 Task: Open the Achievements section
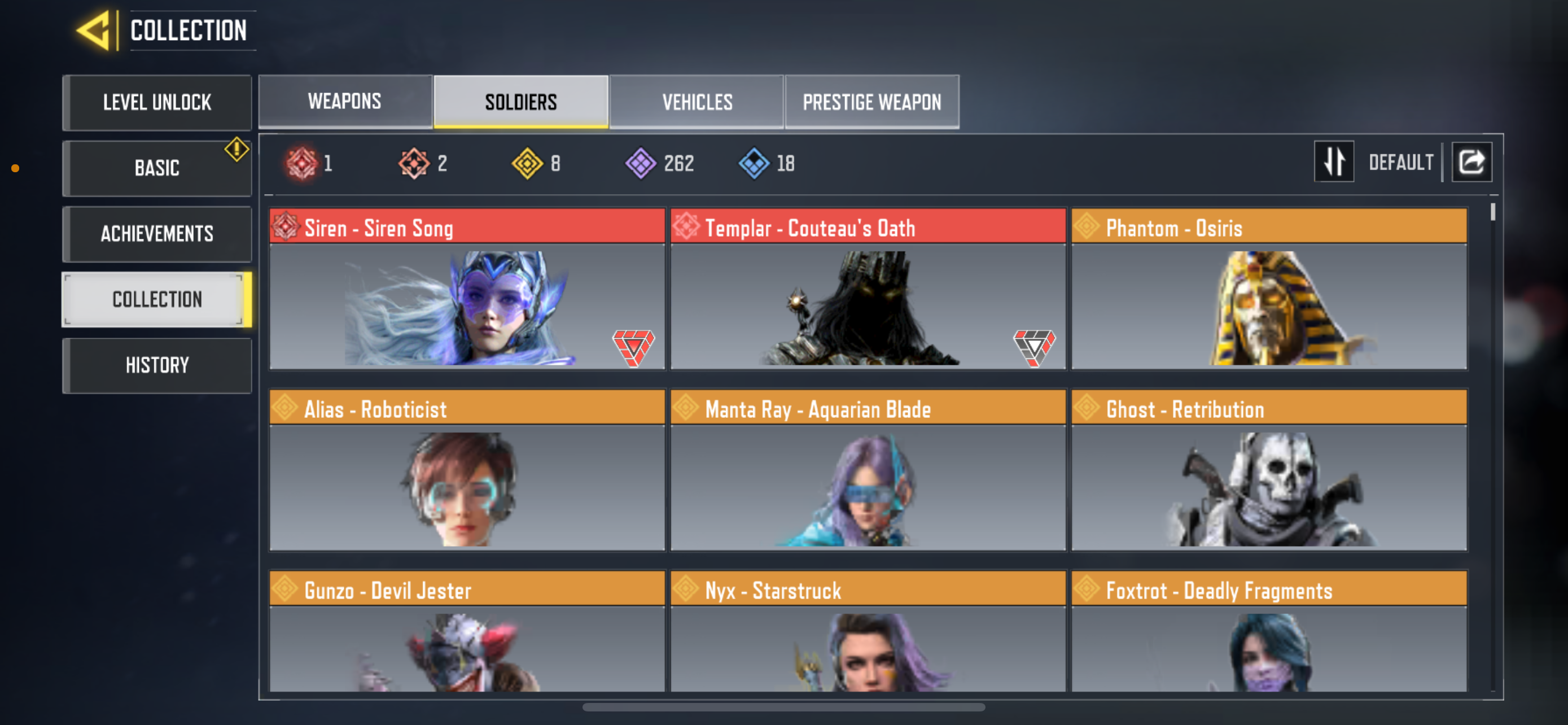click(156, 234)
